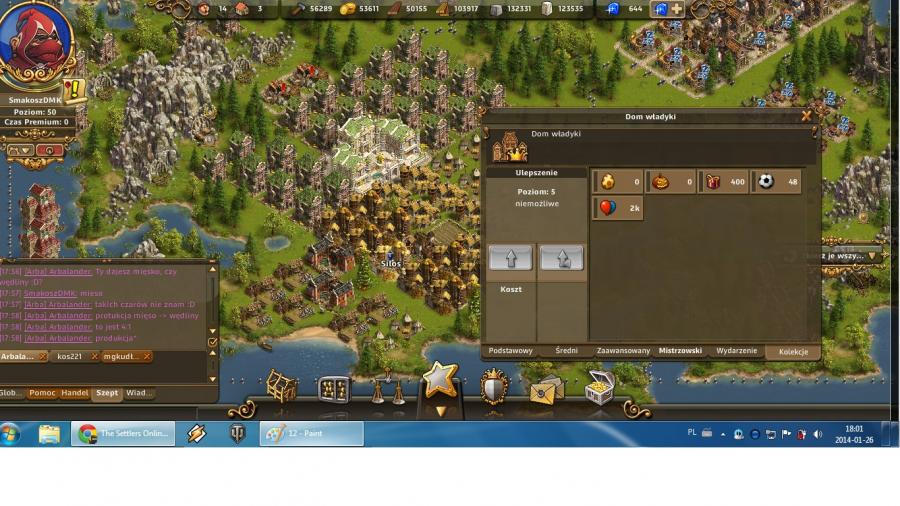The width and height of the screenshot is (900, 506).
Task: Open the Średni resources tab
Action: coord(566,351)
